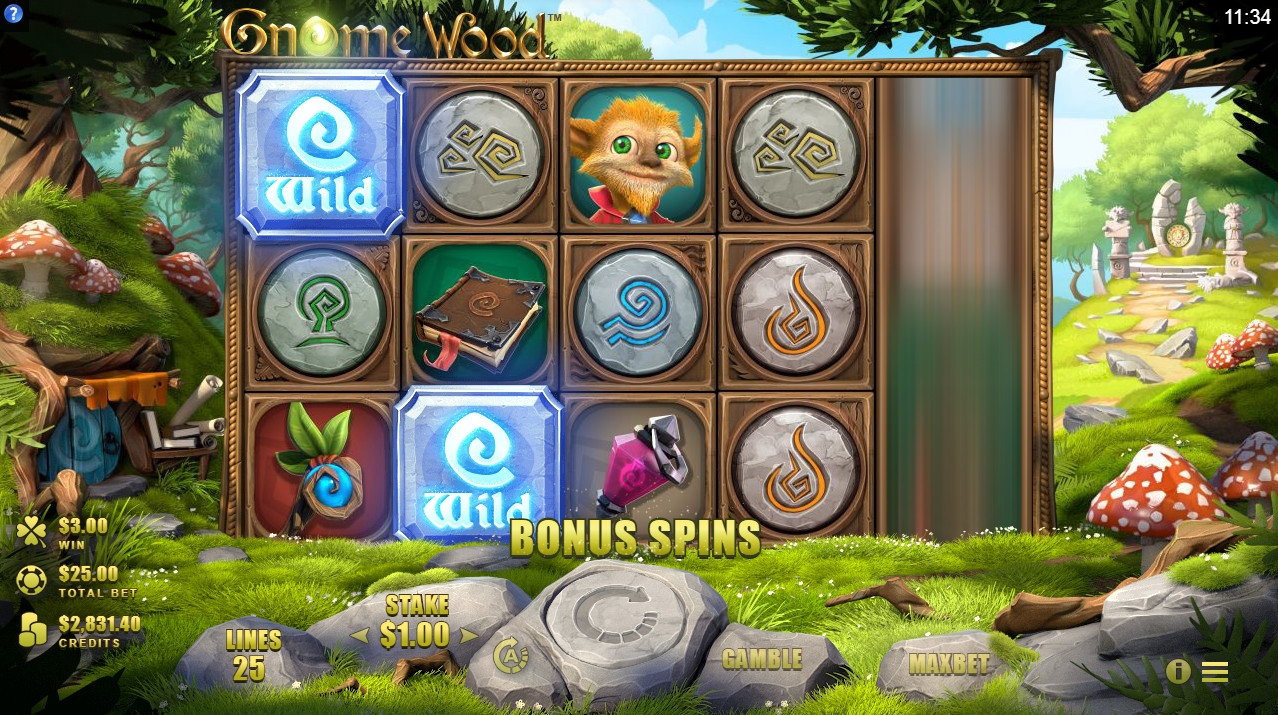Screen dimensions: 1278x715
Task: Open the game info paytable
Action: coord(1178,671)
